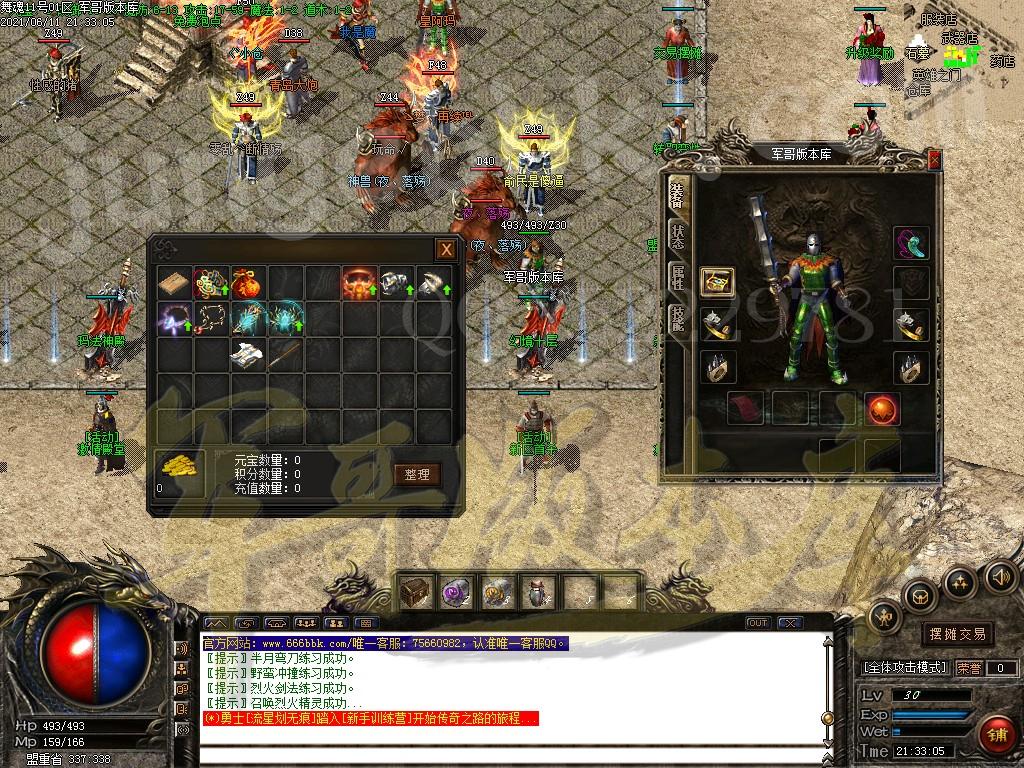
Task: Switch to the 状态 status tab
Action: point(677,238)
